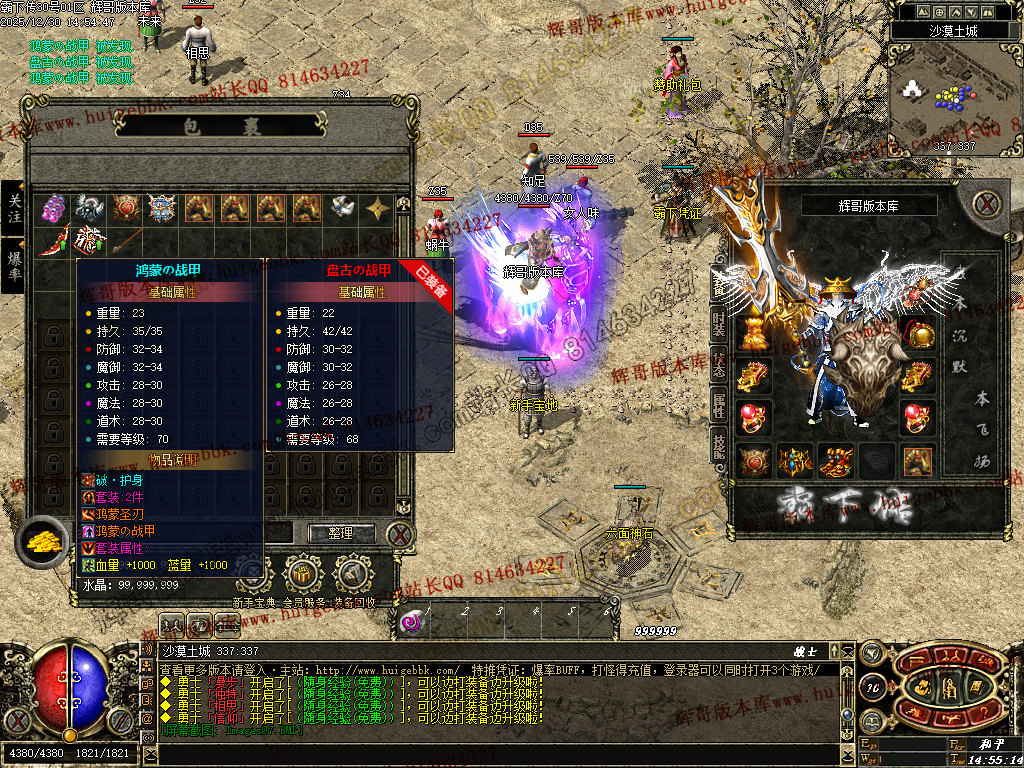Select the purple gem cluster item
Image resolution: width=1024 pixels, height=768 pixels.
[x=54, y=208]
